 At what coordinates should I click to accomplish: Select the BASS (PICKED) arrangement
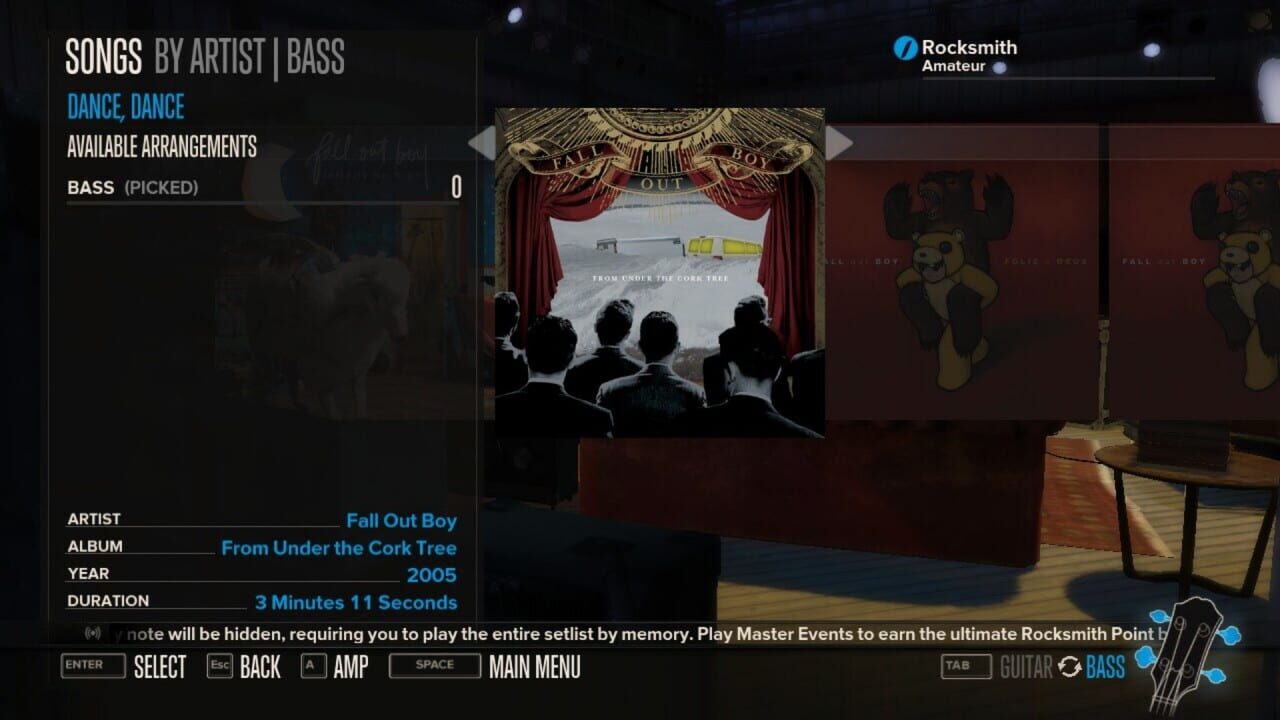point(131,187)
